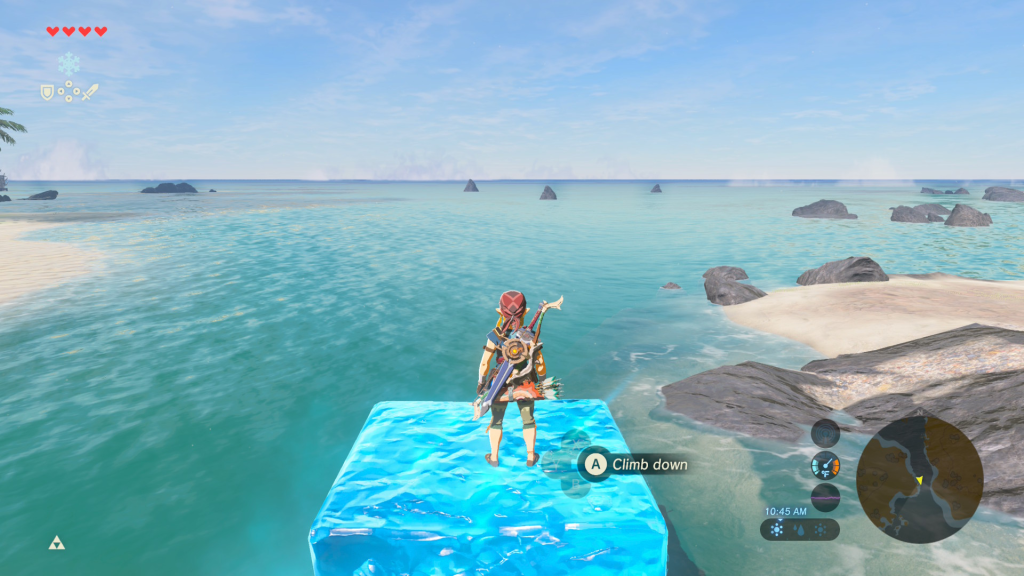Click the weather forecast panel
Viewport: 1024px width, 576px height.
coord(799,529)
